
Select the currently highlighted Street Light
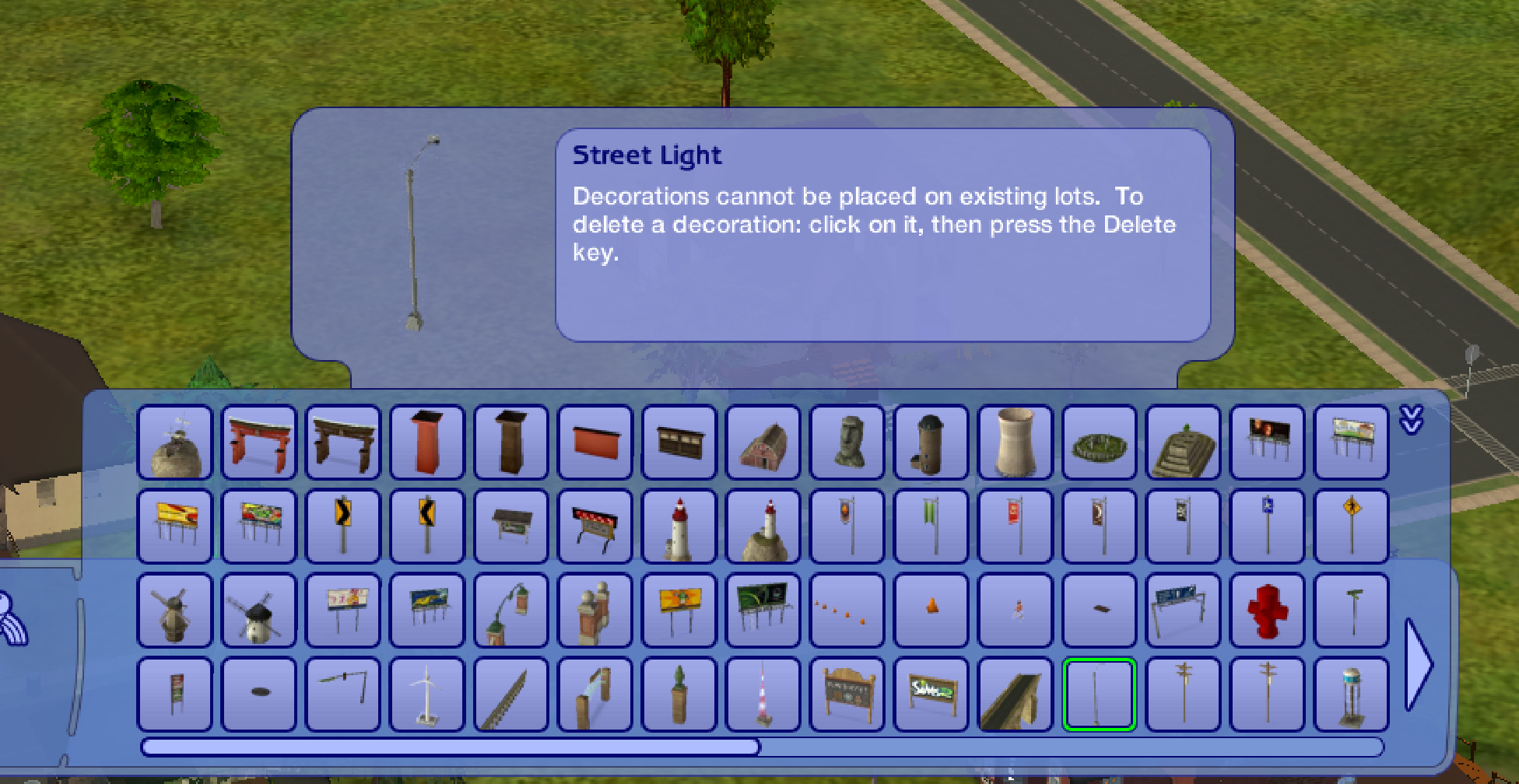[x=1100, y=692]
